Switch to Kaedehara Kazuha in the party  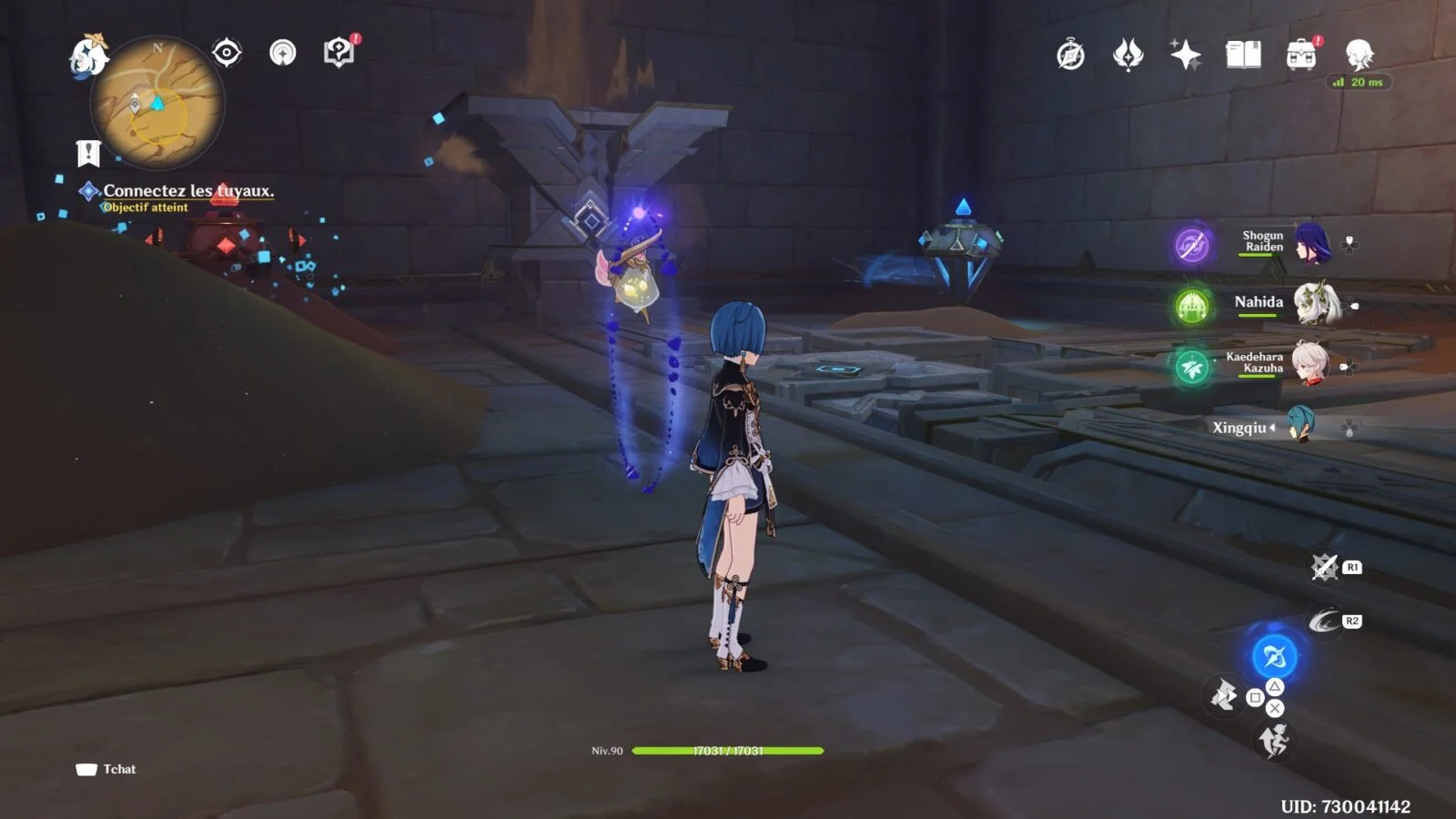coord(1310,363)
